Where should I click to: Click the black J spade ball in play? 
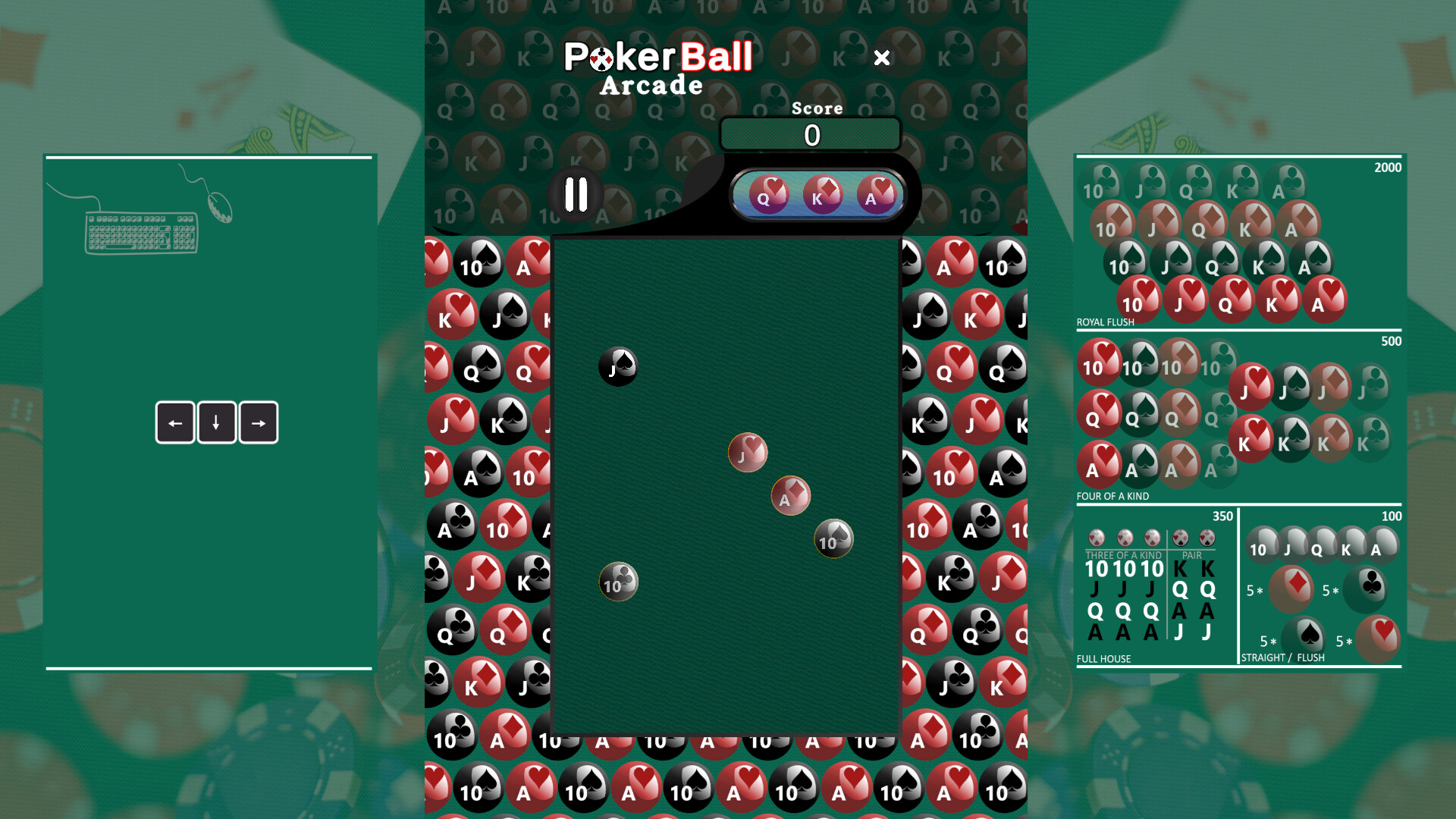(617, 367)
